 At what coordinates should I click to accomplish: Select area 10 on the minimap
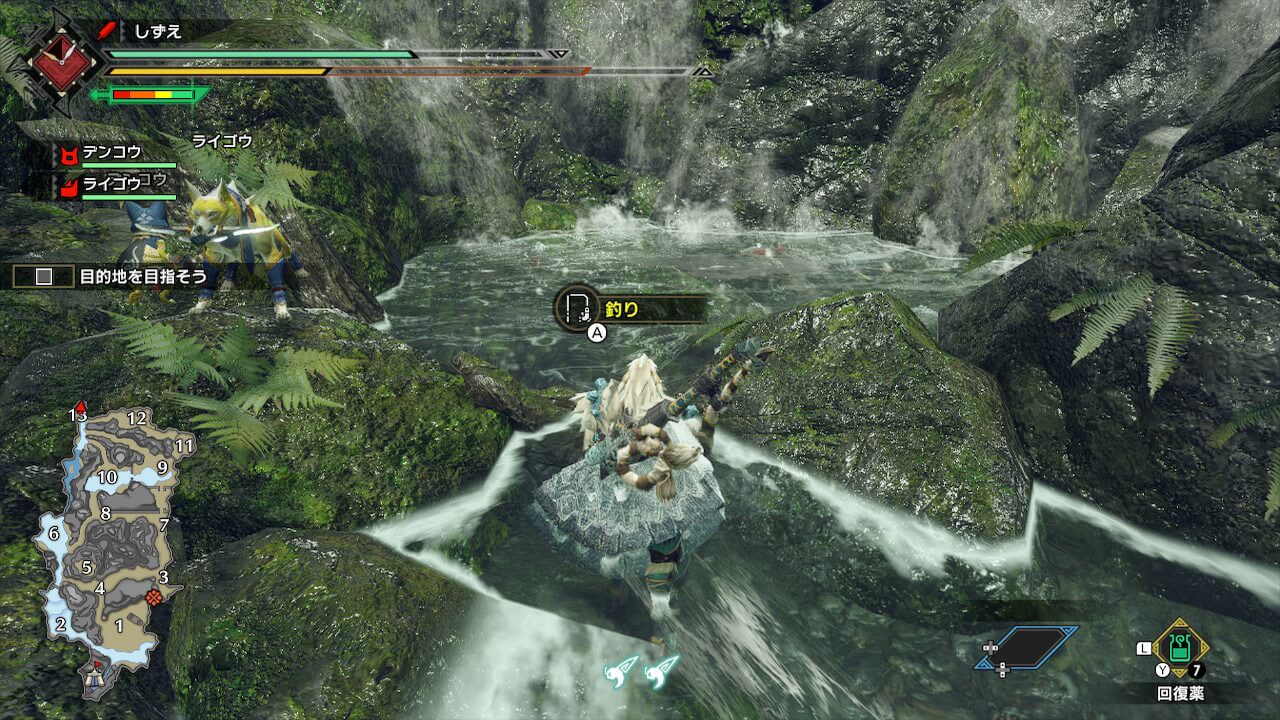coord(107,477)
